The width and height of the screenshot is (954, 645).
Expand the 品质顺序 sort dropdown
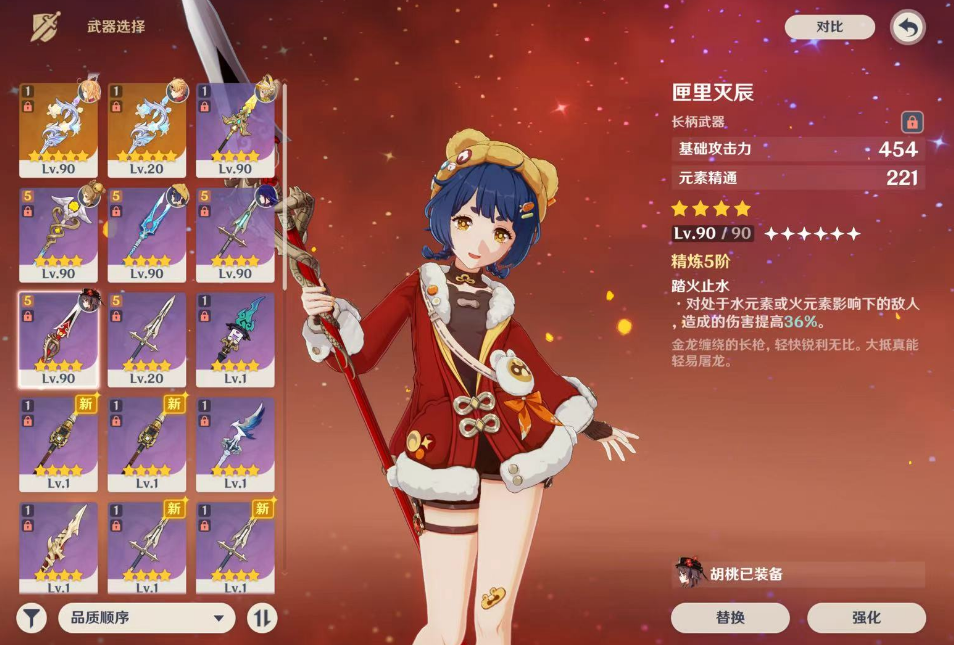pos(147,617)
